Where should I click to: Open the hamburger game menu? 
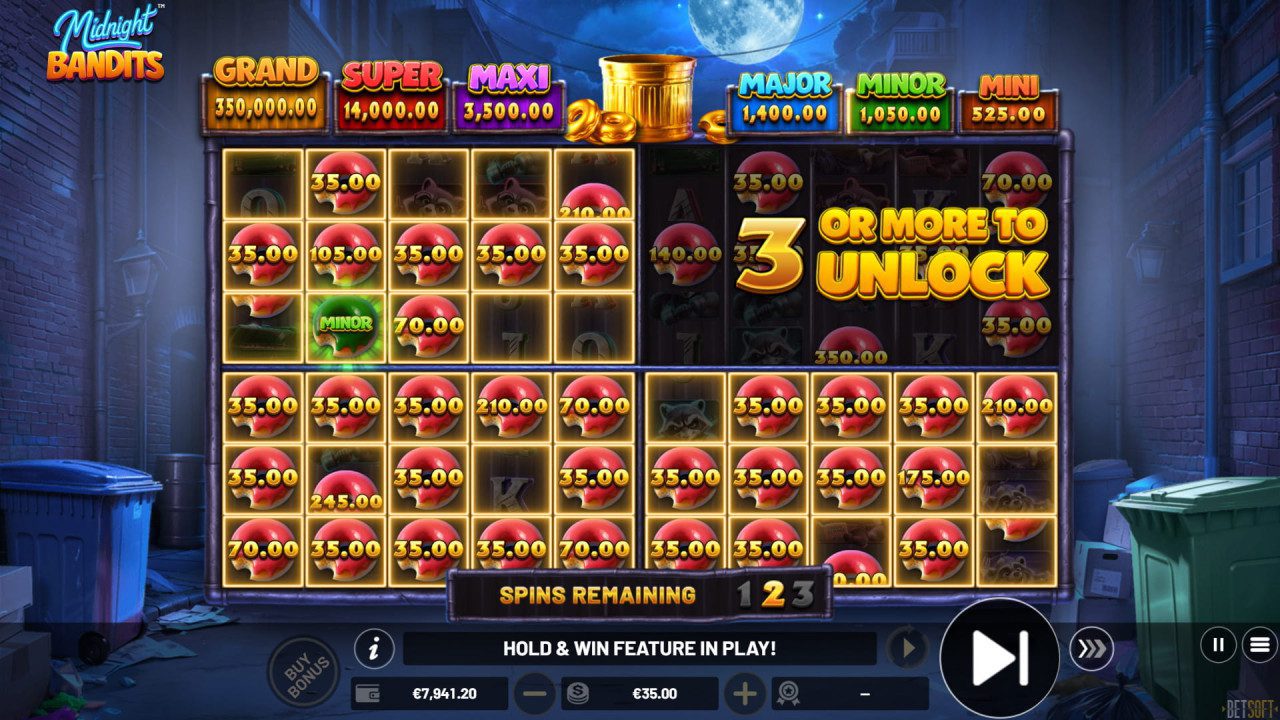tap(1258, 646)
